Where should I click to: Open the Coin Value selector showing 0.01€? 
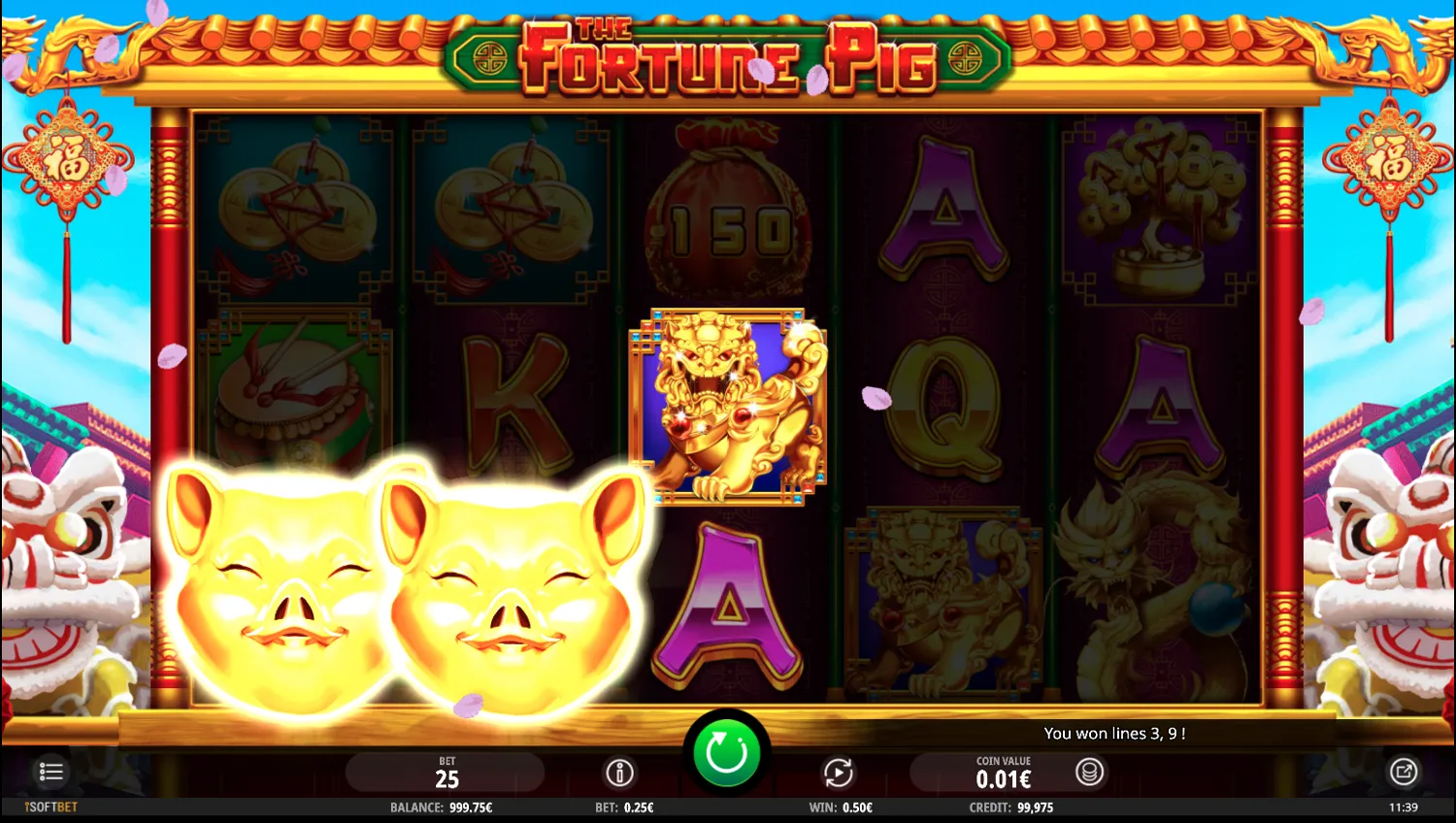click(x=1005, y=773)
